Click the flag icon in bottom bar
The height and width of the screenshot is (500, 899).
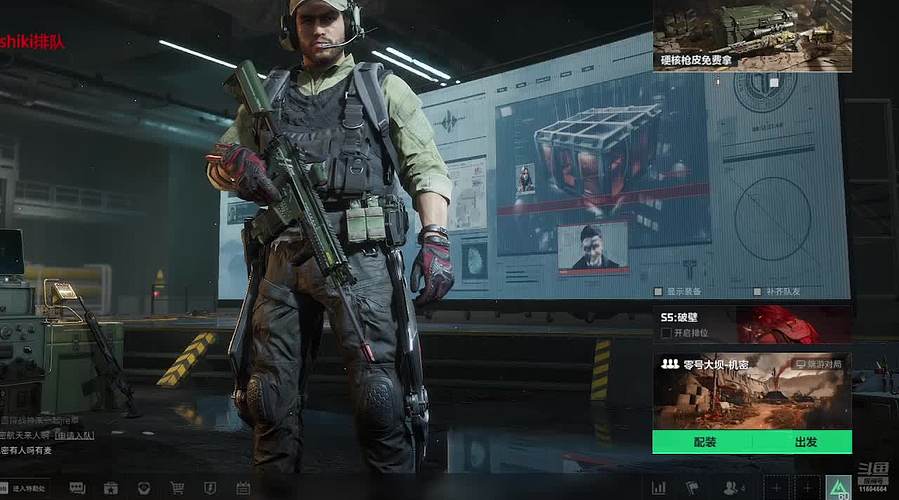click(692, 488)
